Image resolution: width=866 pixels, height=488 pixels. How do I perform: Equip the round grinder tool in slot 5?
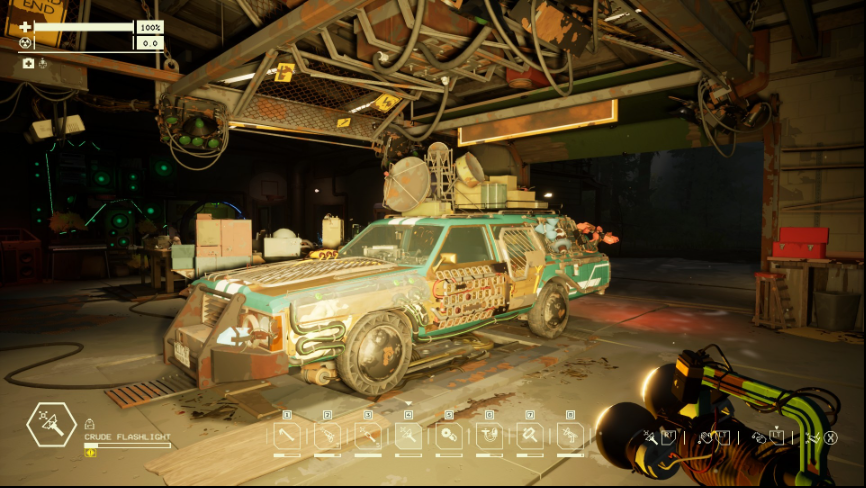point(448,435)
